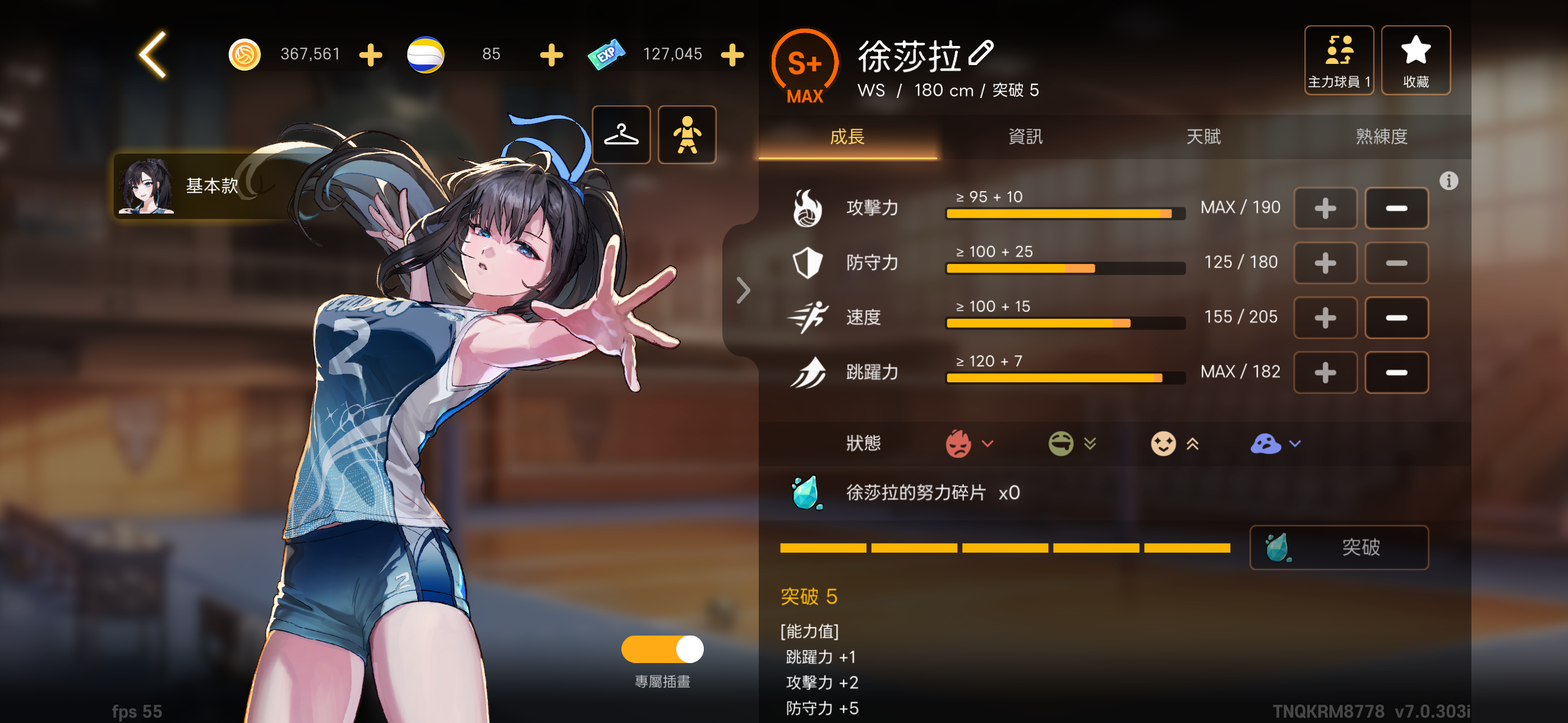Tap the 突破 breakthrough button

[x=1339, y=547]
